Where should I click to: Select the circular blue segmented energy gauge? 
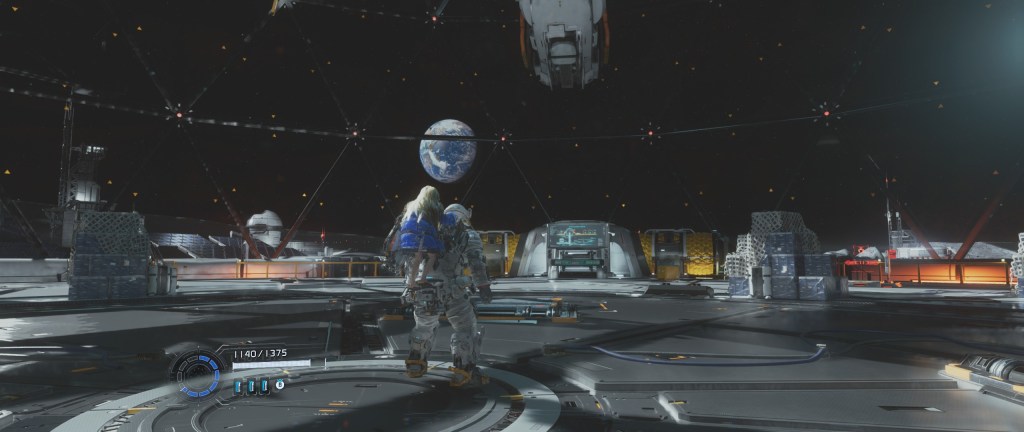197,372
